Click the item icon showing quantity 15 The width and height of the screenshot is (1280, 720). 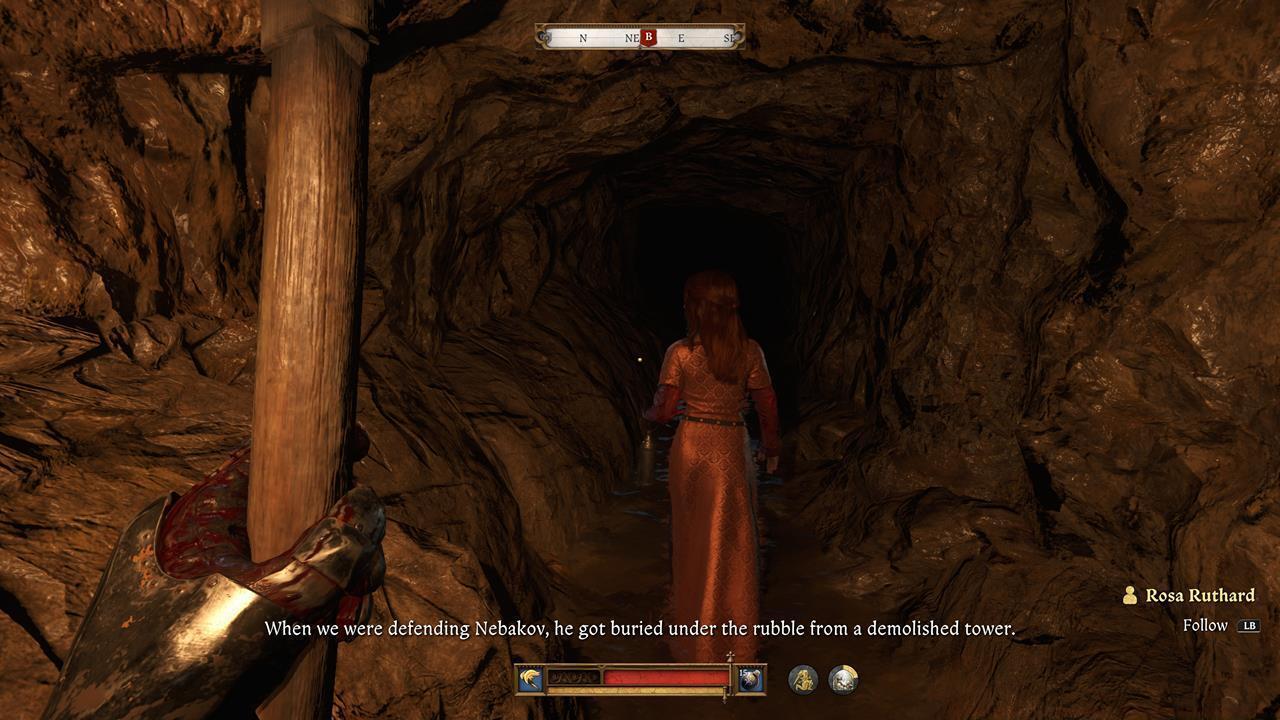click(750, 680)
